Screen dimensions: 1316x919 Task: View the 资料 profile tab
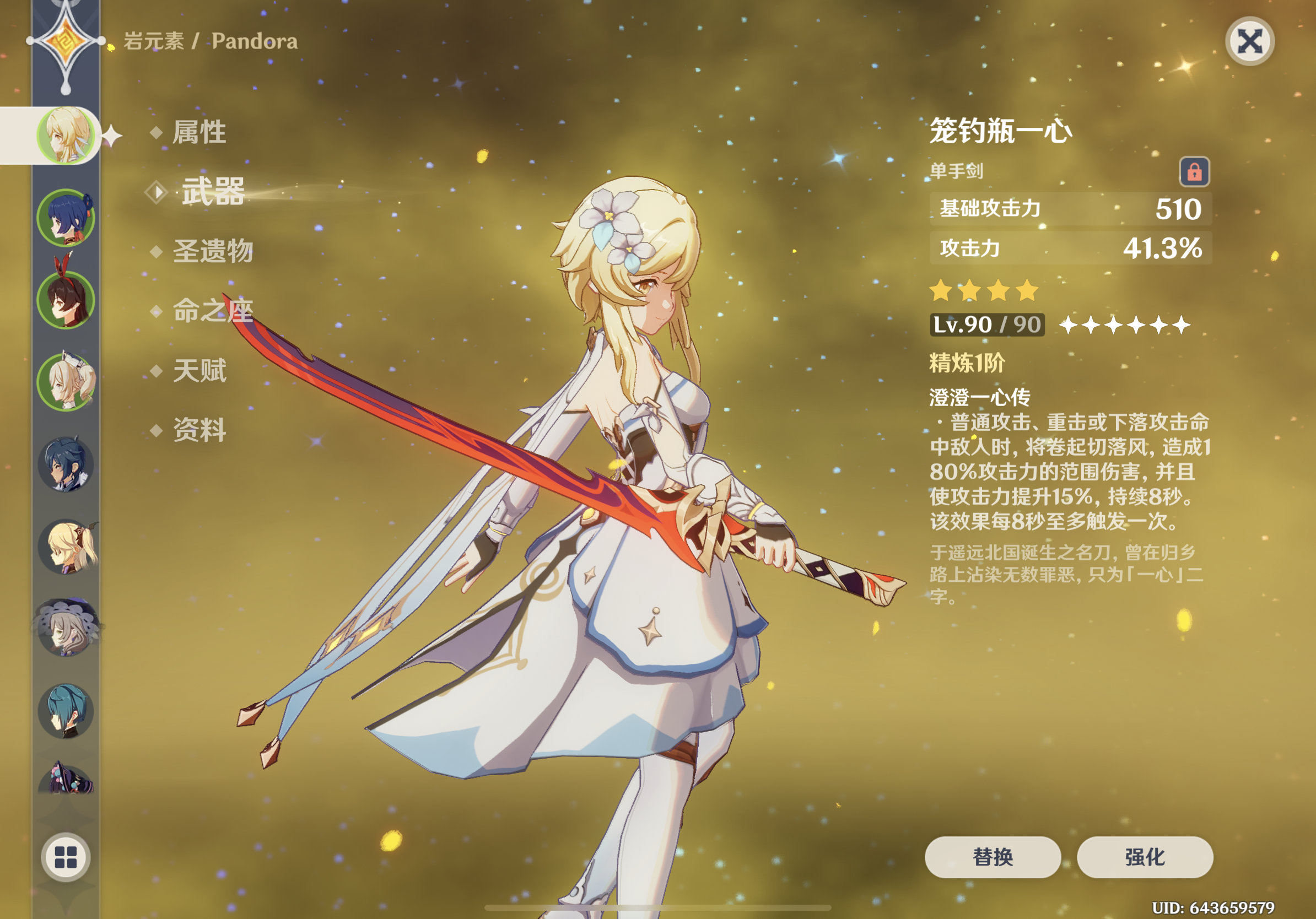[199, 430]
